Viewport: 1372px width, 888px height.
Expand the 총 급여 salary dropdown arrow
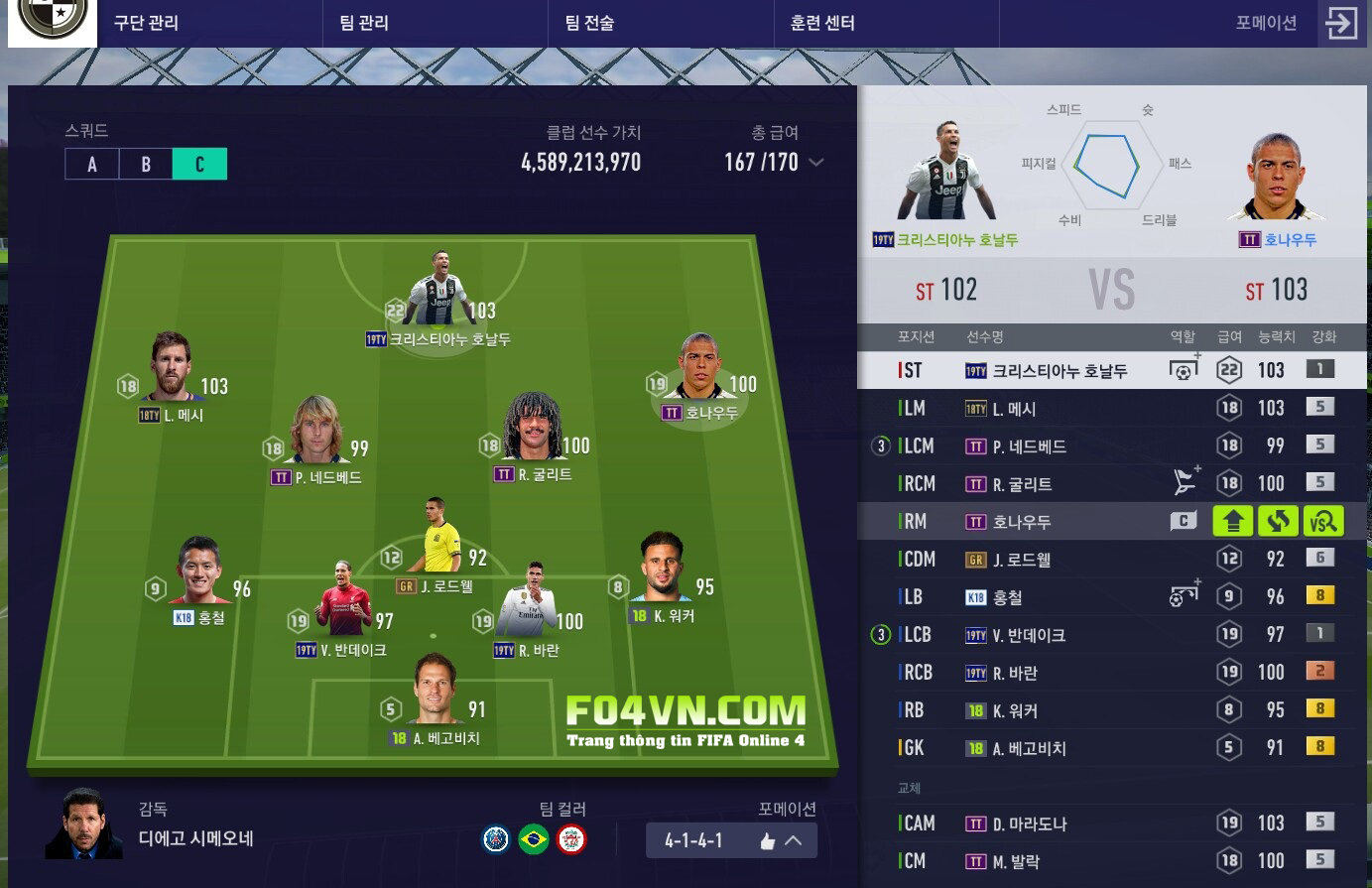816,163
